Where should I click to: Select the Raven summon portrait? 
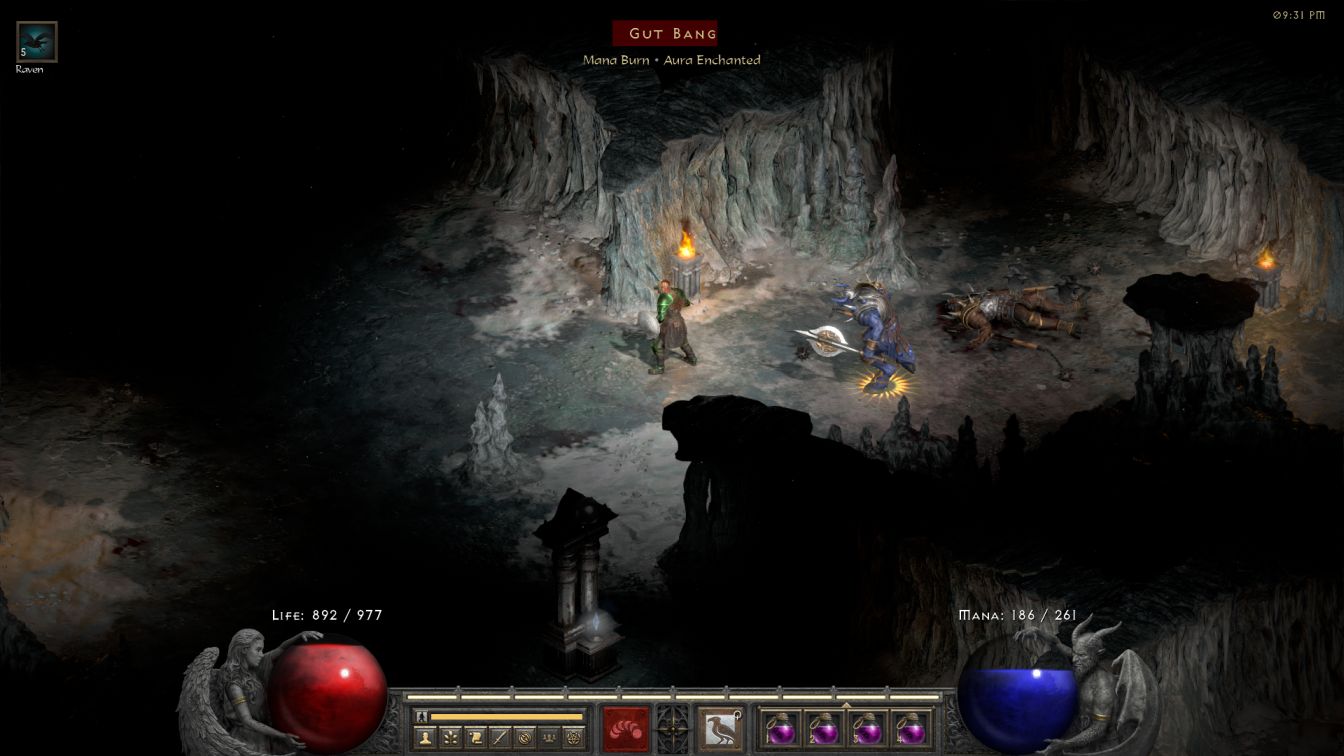(37, 42)
